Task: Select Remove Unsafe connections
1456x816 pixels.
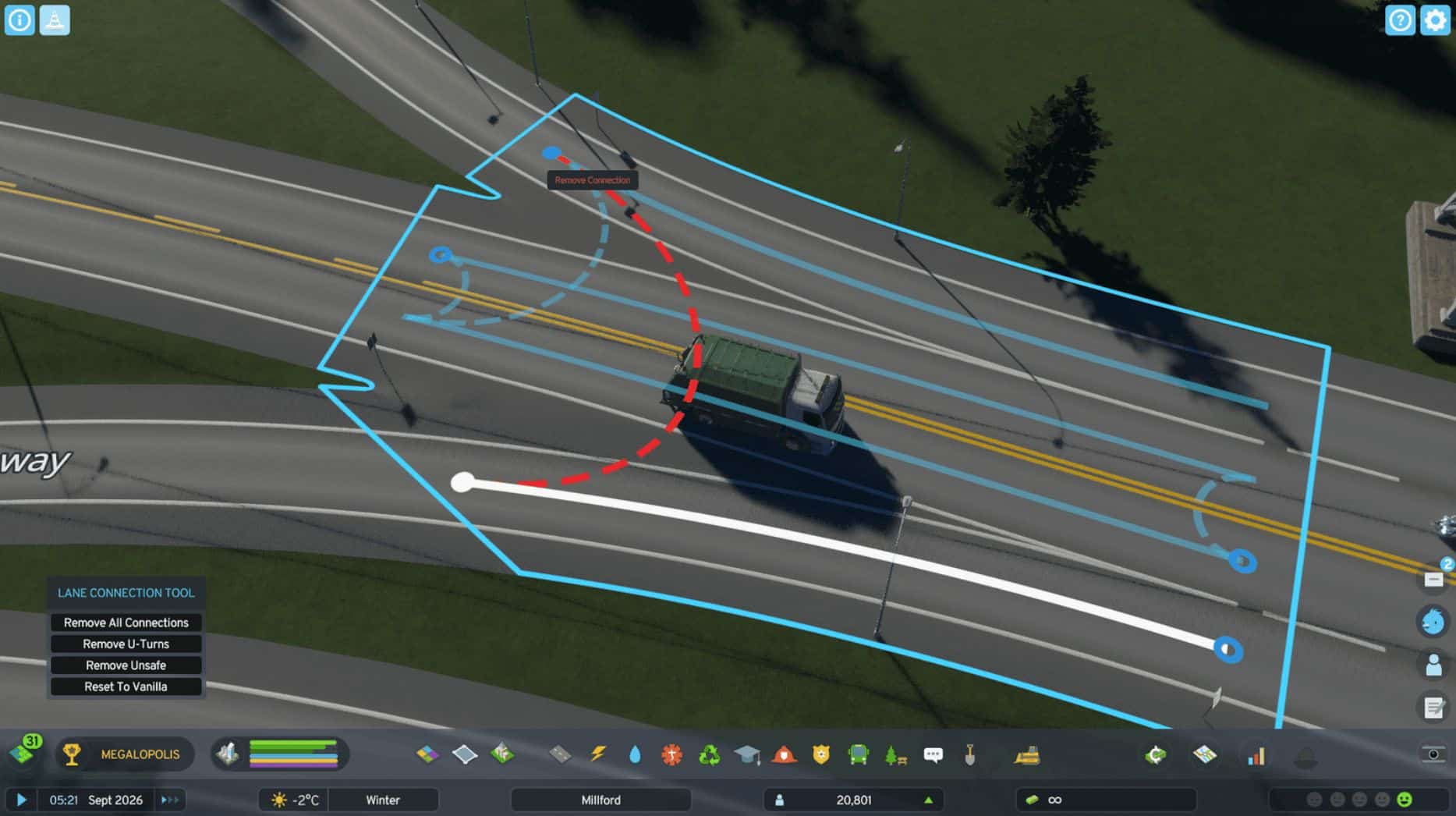Action: [x=126, y=665]
